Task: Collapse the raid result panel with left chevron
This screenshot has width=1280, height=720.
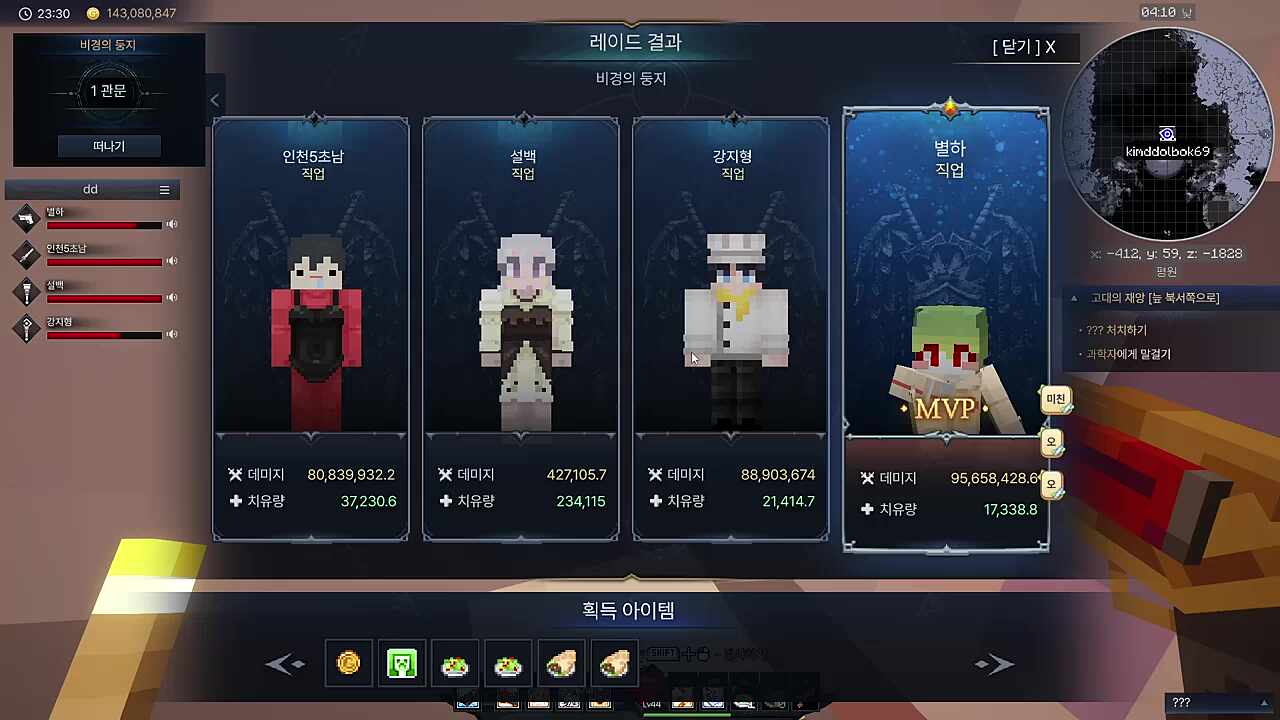Action: [x=214, y=100]
